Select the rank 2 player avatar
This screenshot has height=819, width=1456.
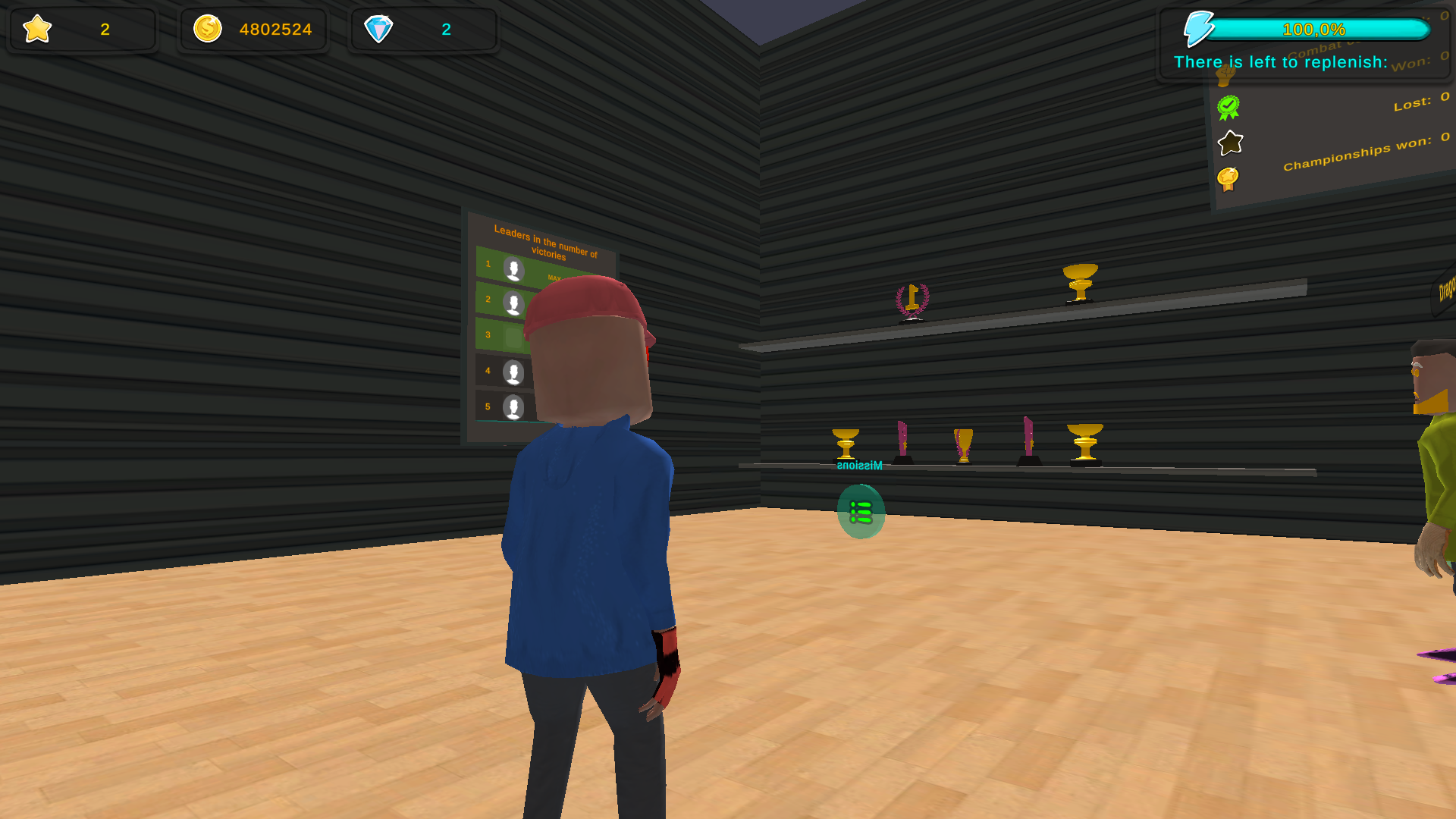click(x=515, y=301)
